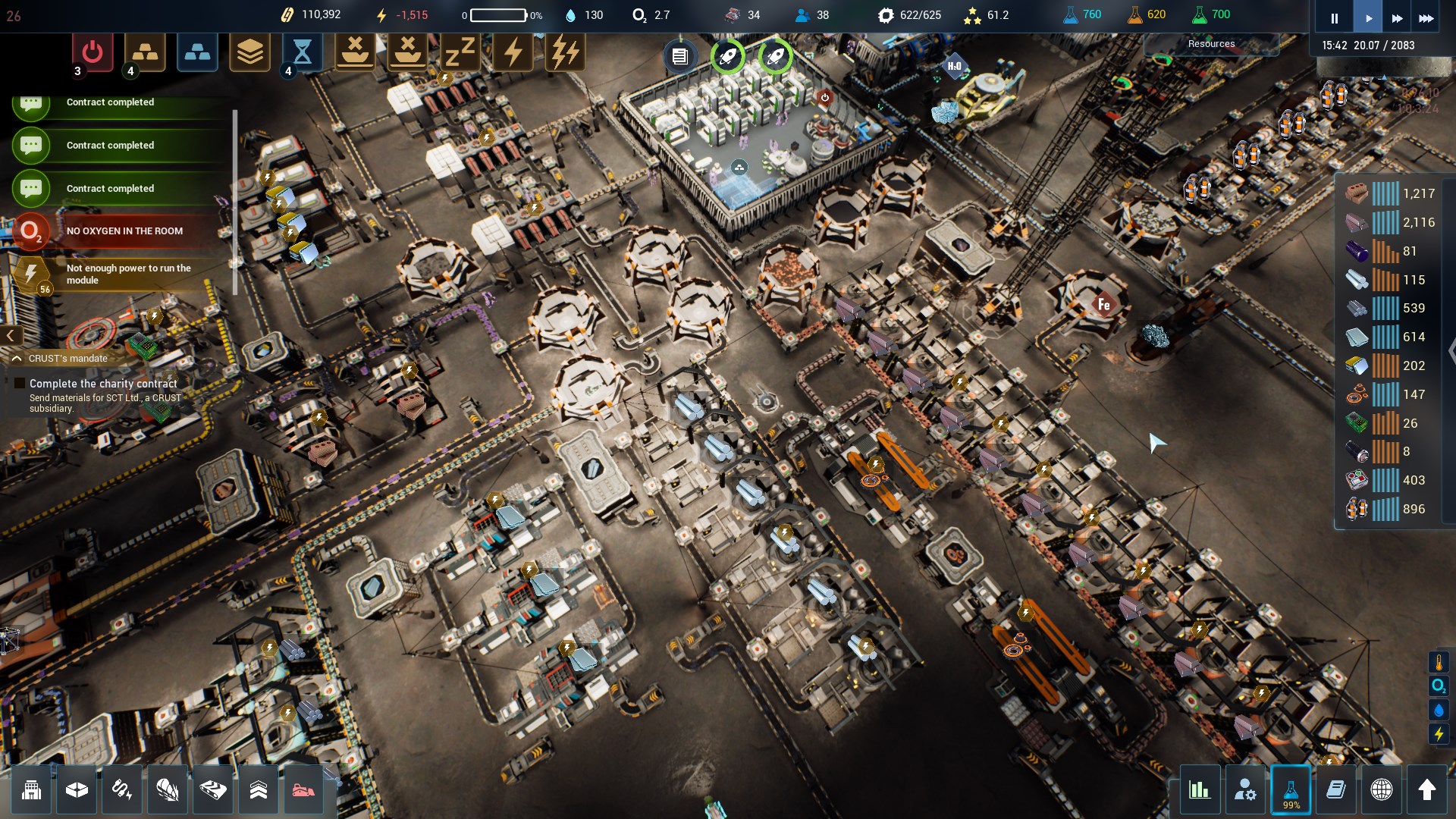Open the contracts document list button
Image resolution: width=1456 pixels, height=819 pixels.
pyautogui.click(x=680, y=57)
